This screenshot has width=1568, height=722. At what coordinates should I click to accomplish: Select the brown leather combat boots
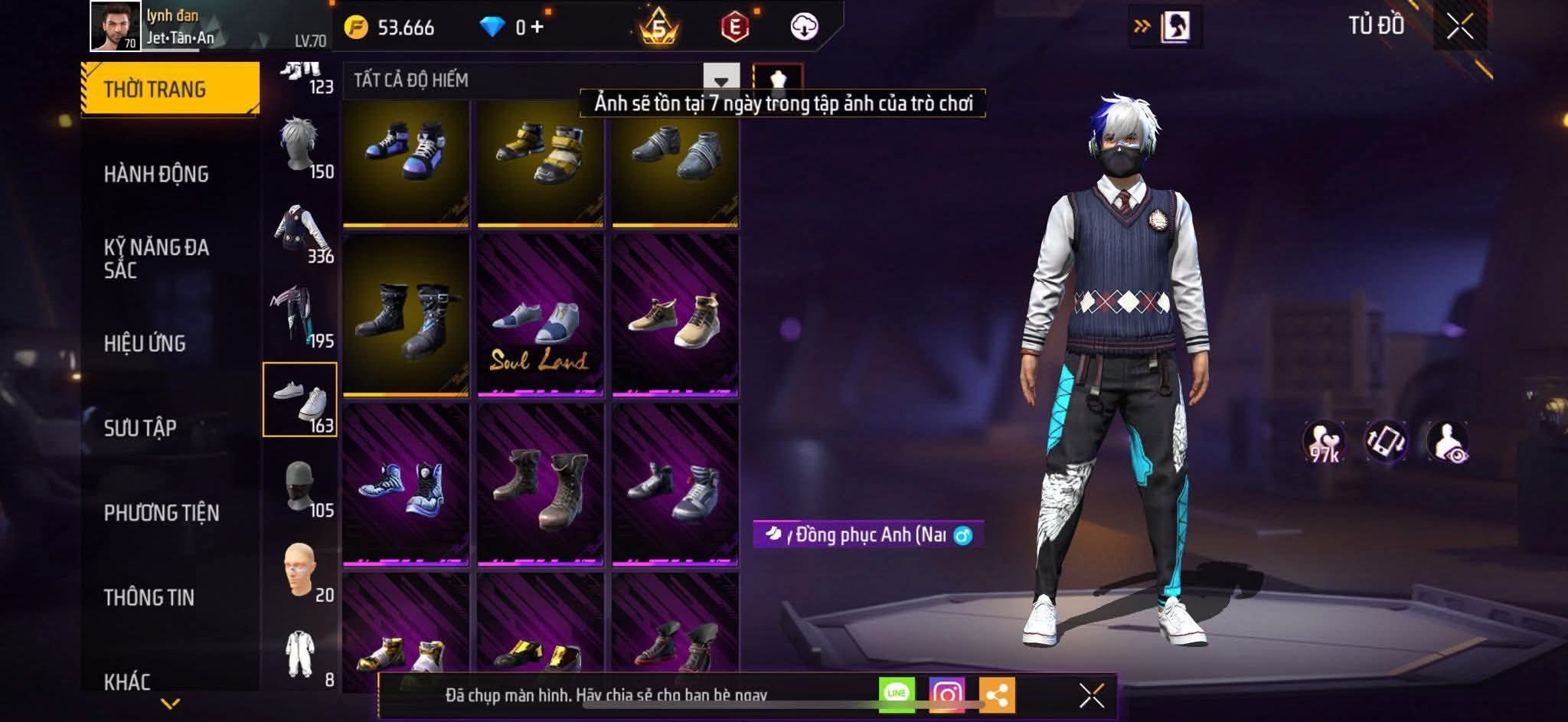pos(541,486)
